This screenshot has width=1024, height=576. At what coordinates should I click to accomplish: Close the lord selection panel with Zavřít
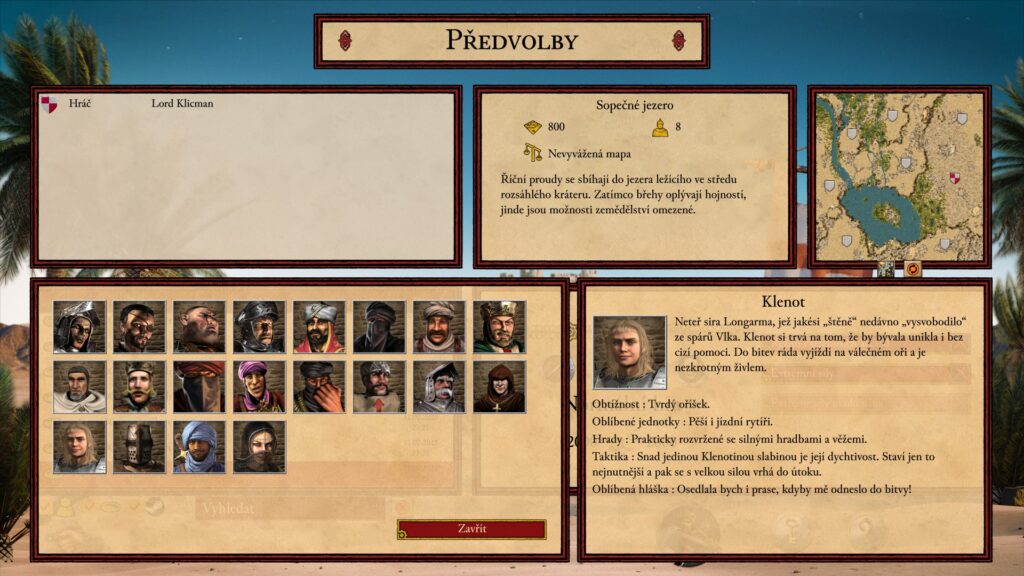(x=471, y=529)
